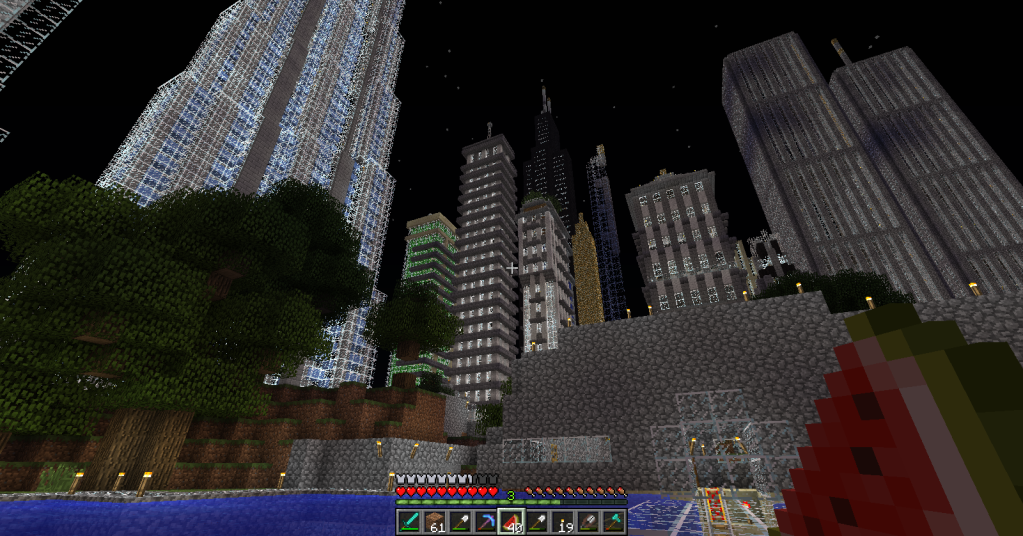Switch to the diamond axe slot
Screen dimensions: 1023x536
coord(614,522)
